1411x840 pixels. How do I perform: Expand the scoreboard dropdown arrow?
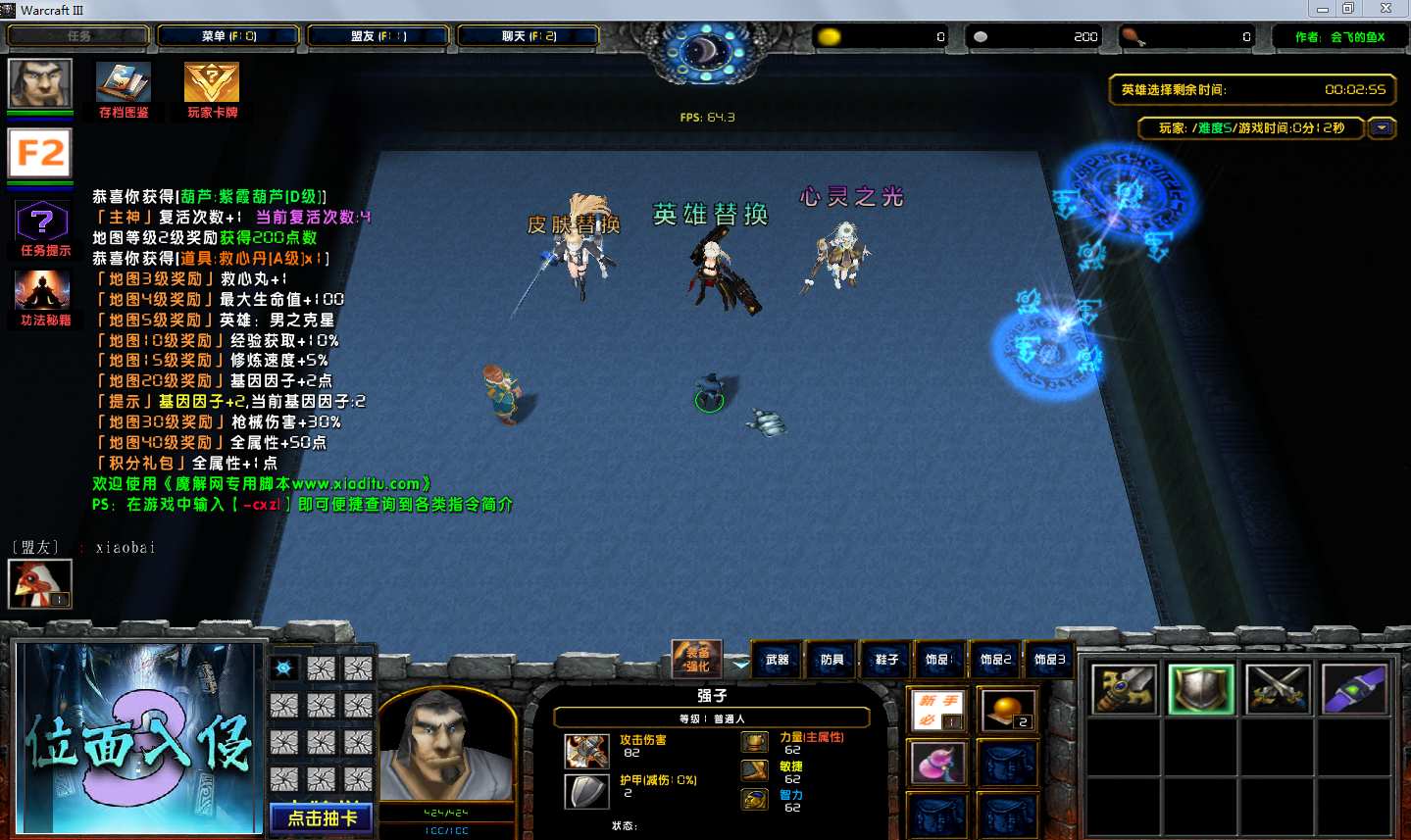[x=1382, y=128]
